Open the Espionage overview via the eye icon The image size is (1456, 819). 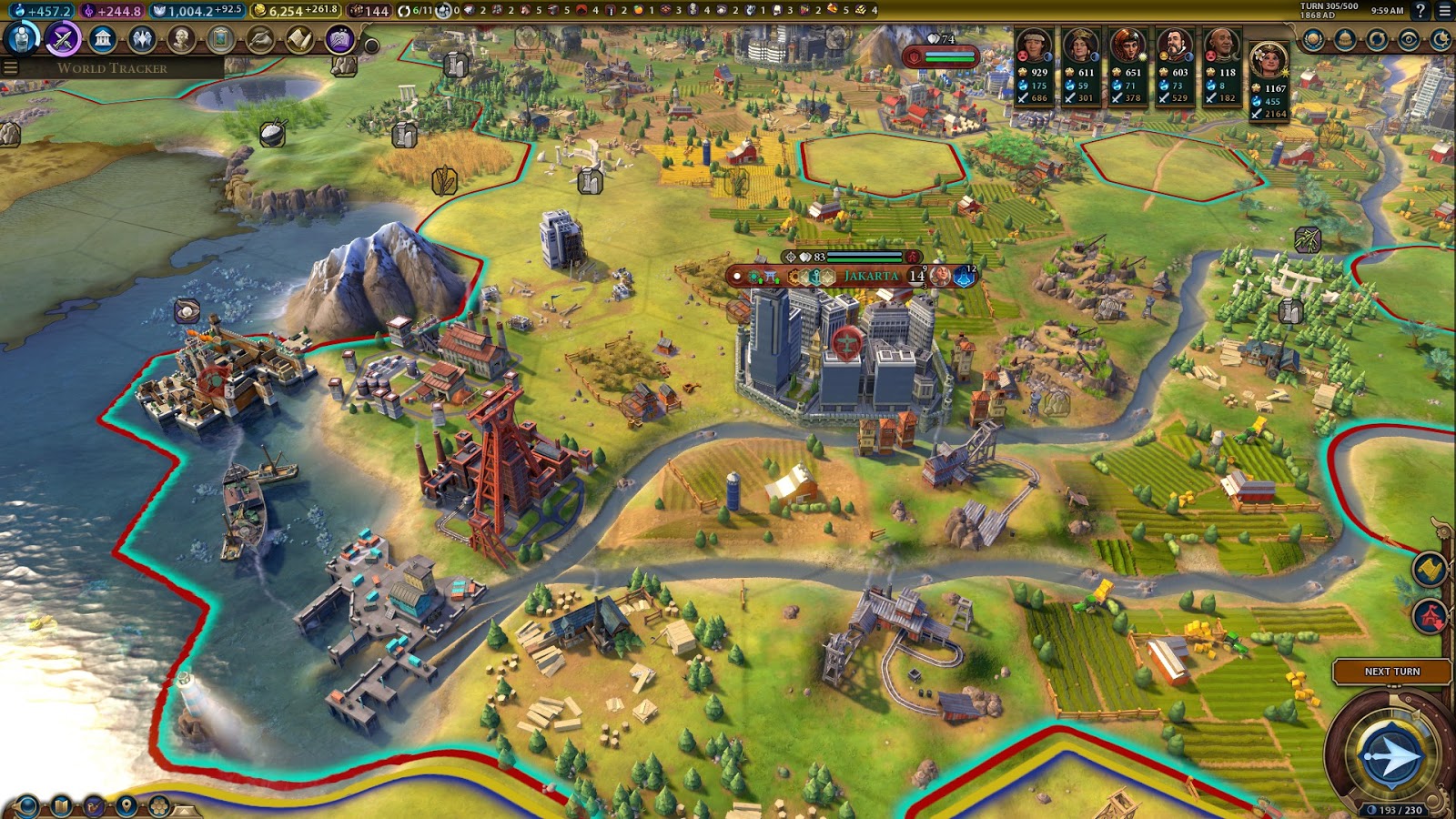click(x=1409, y=38)
